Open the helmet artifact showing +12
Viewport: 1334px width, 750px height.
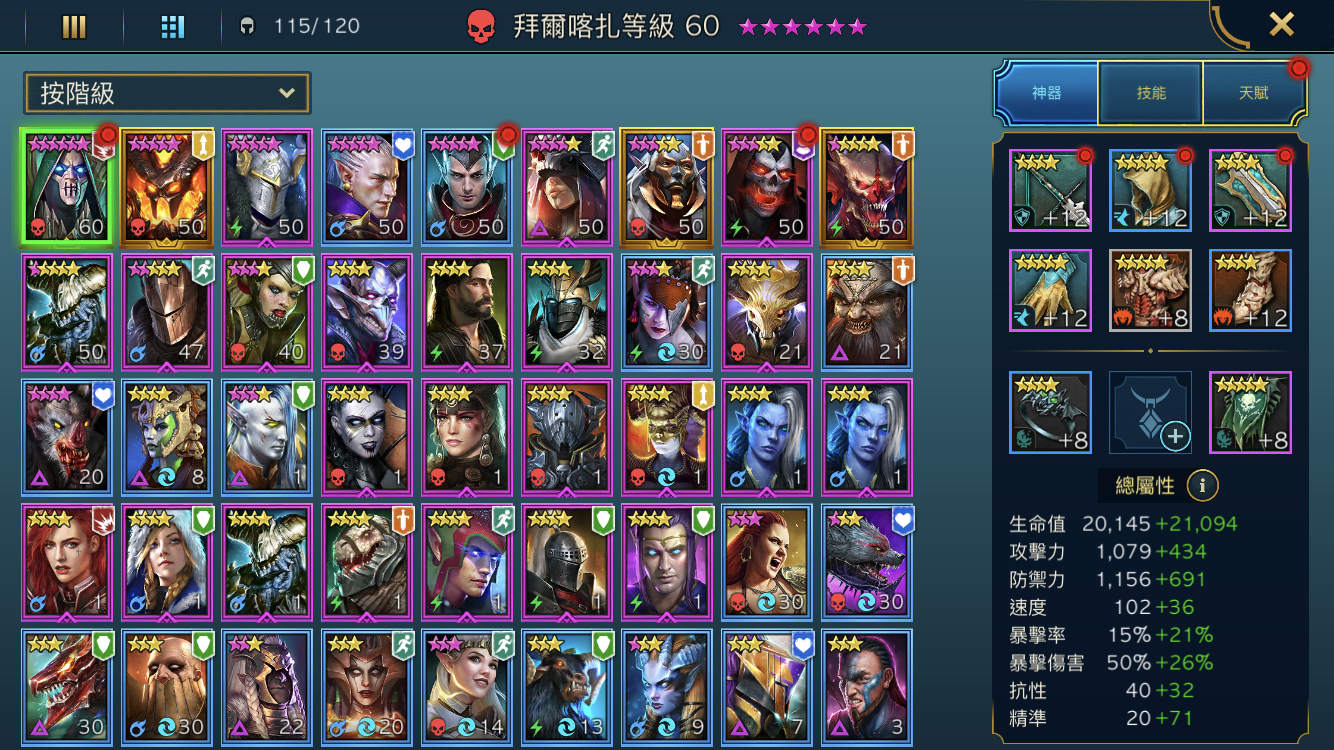(1150, 188)
